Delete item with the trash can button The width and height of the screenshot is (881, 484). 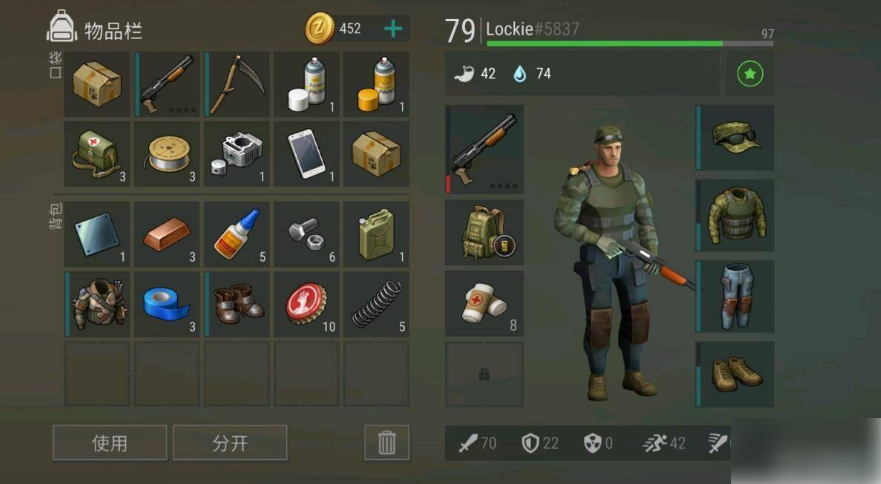point(386,442)
